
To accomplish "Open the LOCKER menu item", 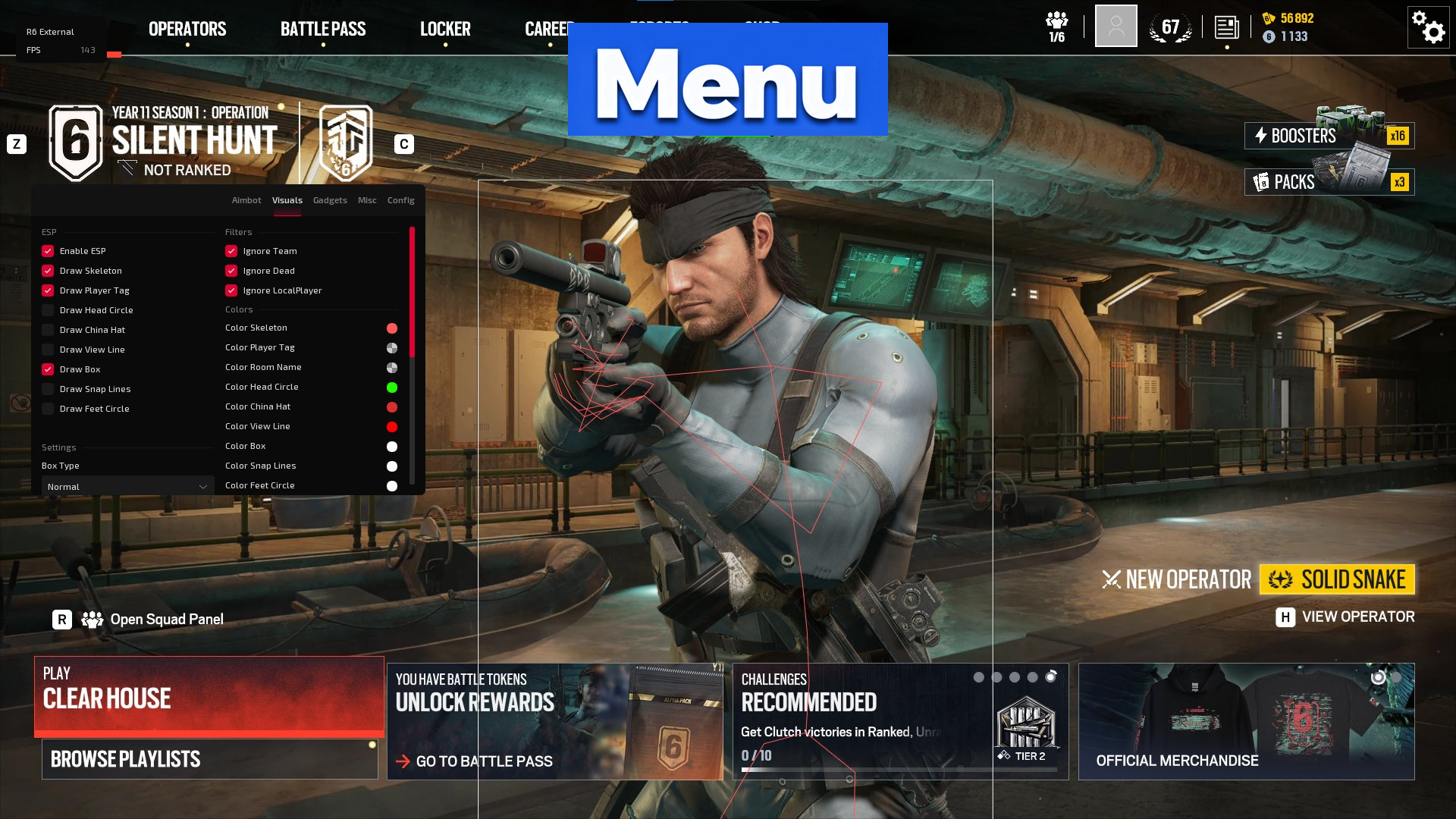I will (x=446, y=29).
